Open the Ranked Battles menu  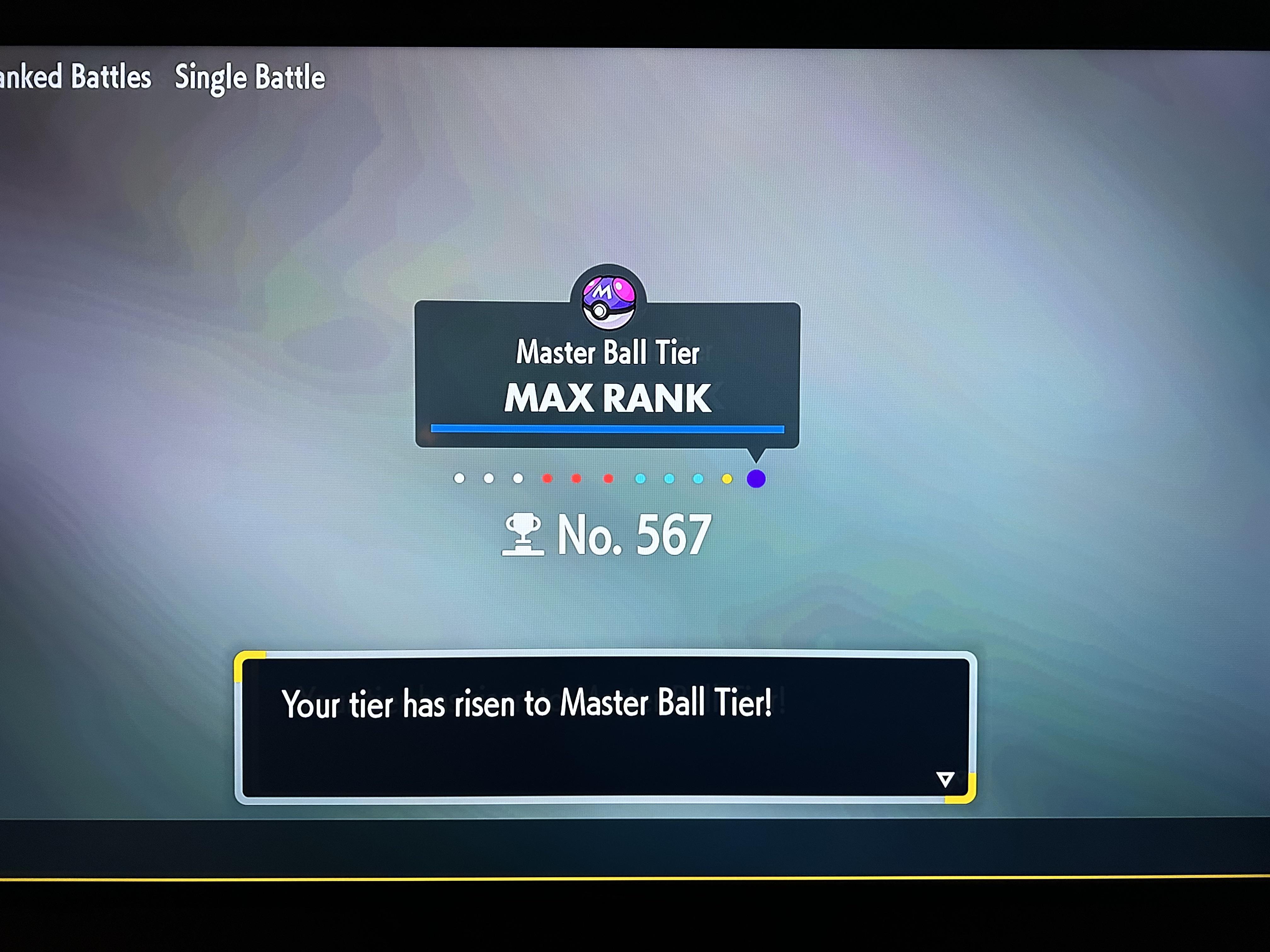click(x=75, y=77)
